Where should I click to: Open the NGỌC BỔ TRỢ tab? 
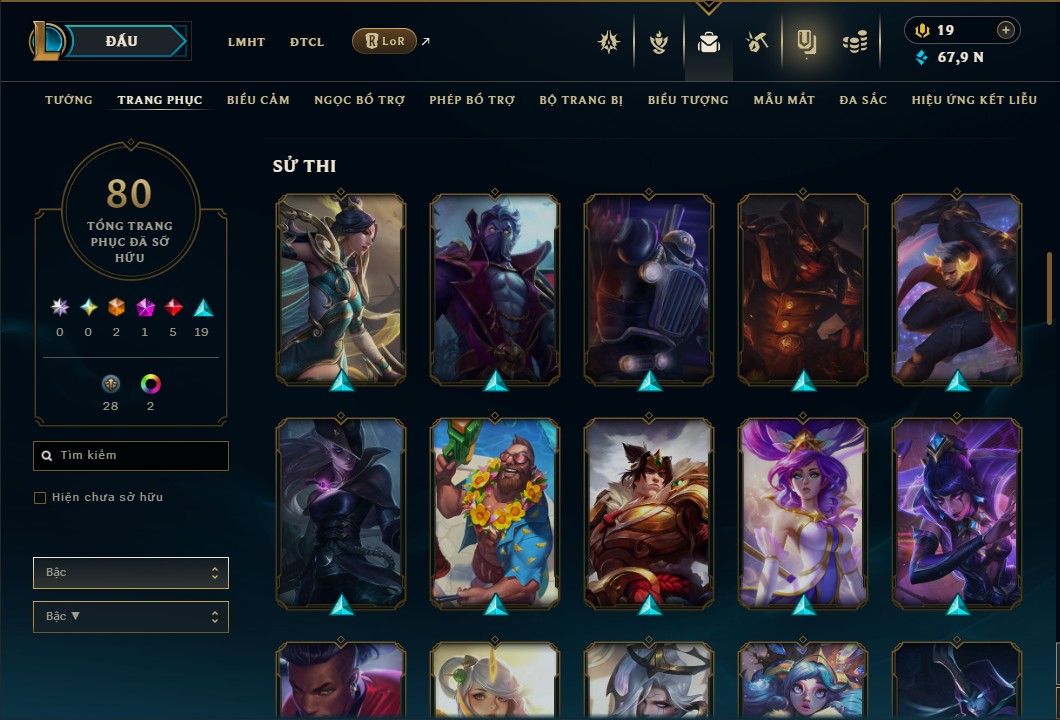(x=359, y=100)
